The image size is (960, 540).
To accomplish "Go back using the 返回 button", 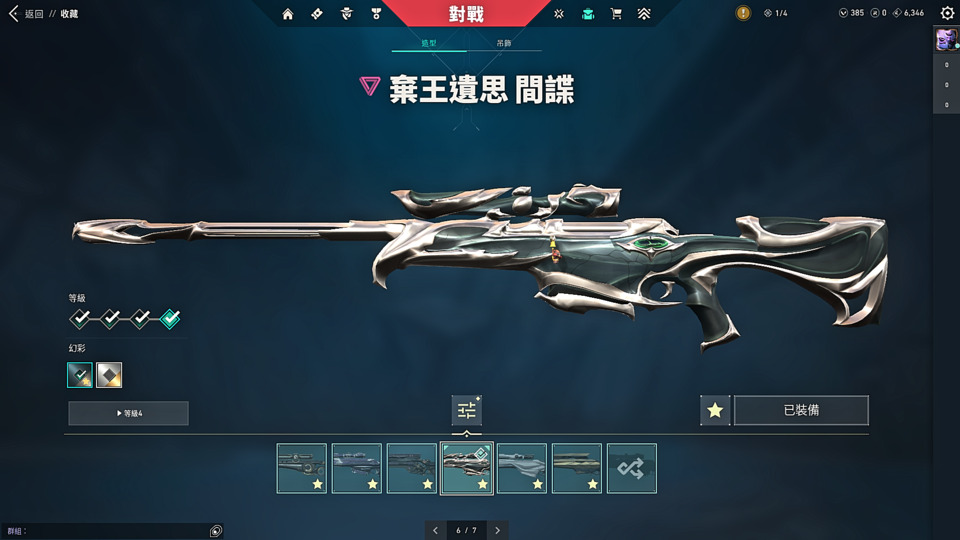I will pos(28,14).
